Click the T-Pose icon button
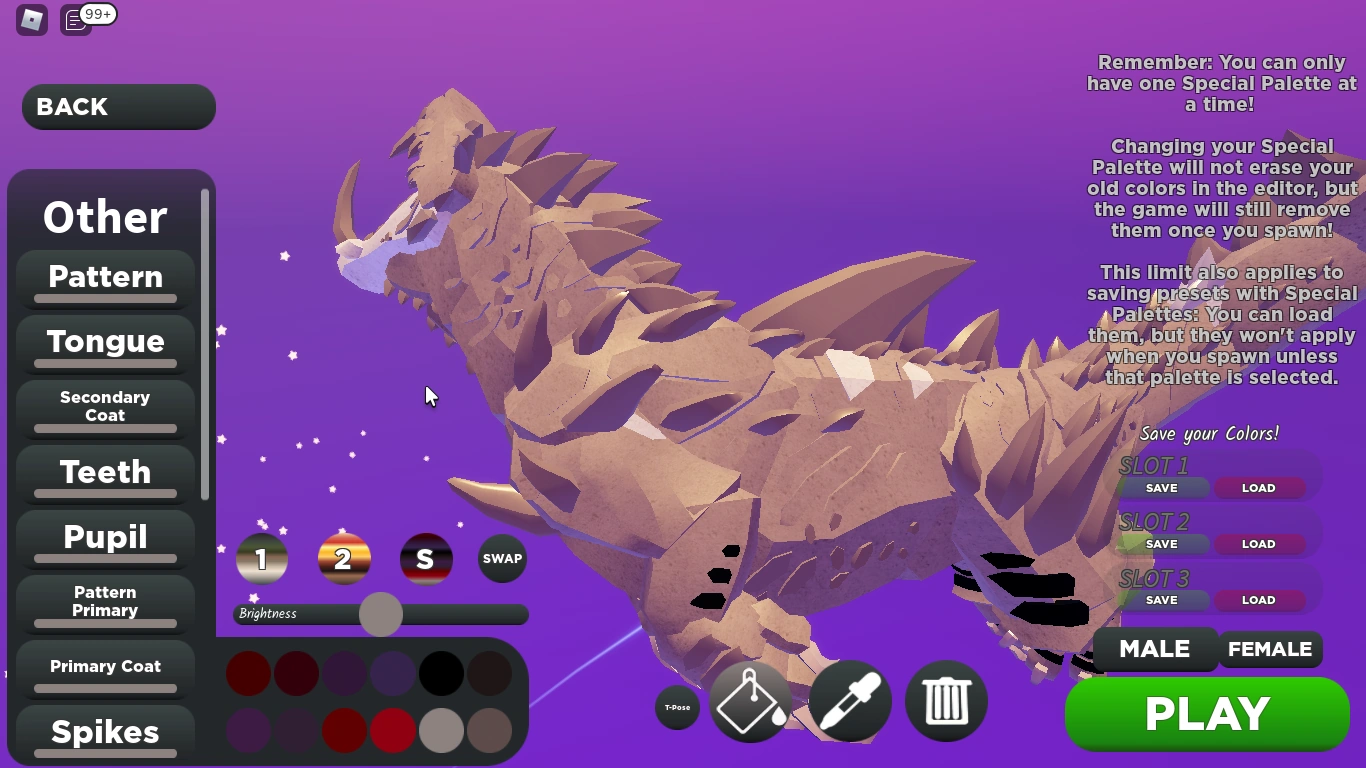Screen dimensions: 1366x768 (x=677, y=707)
